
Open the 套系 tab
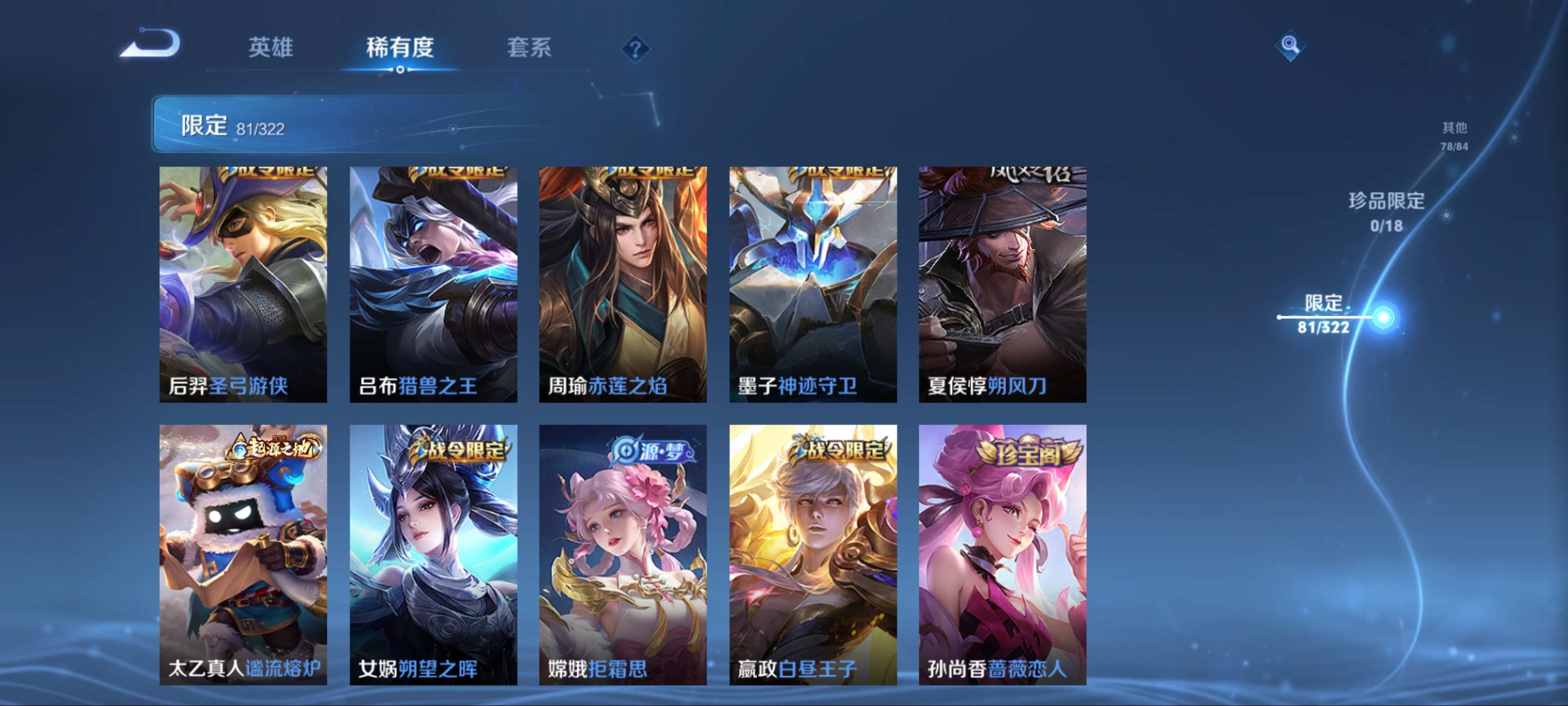[529, 48]
